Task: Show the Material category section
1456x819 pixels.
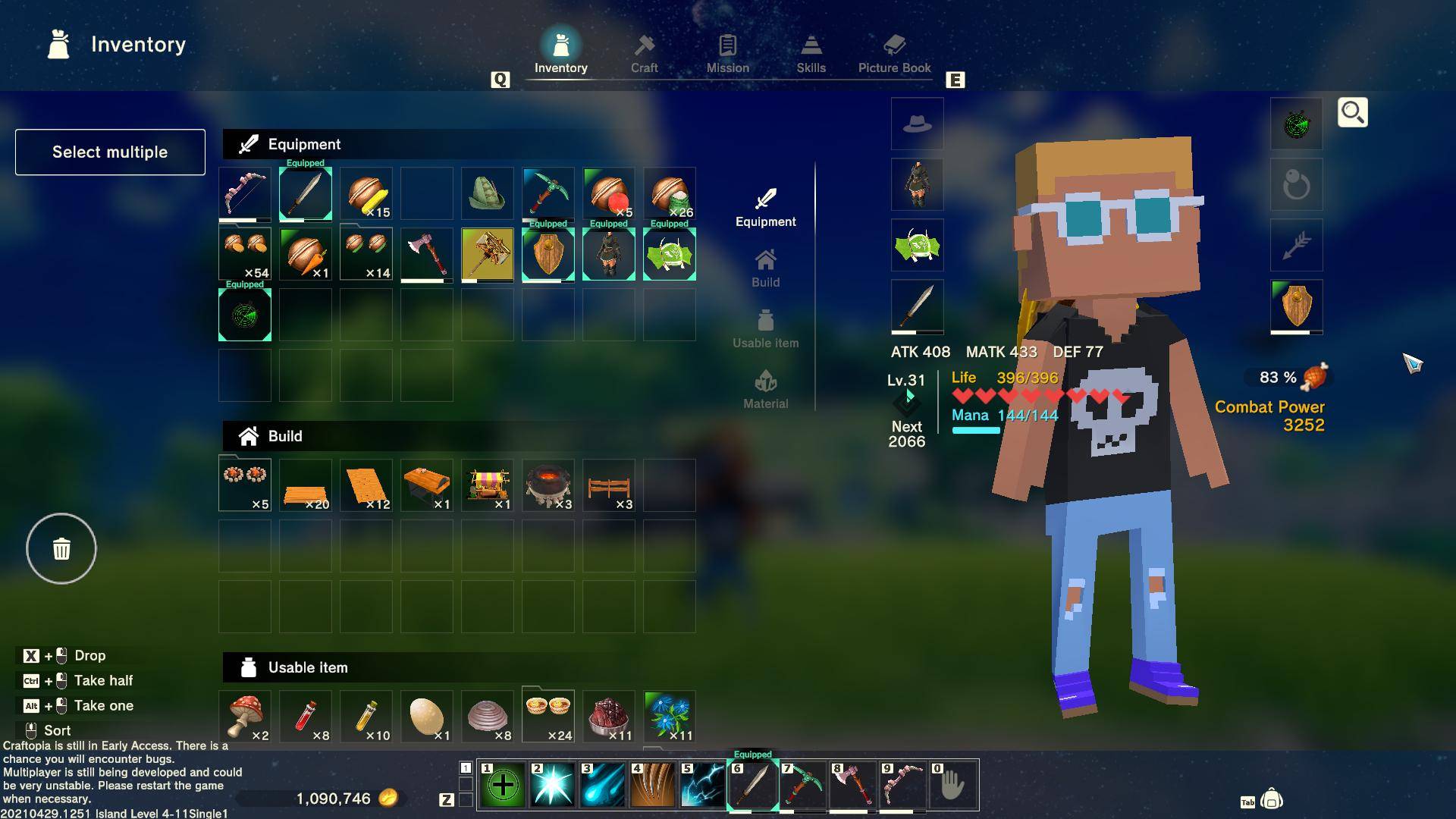Action: [765, 390]
